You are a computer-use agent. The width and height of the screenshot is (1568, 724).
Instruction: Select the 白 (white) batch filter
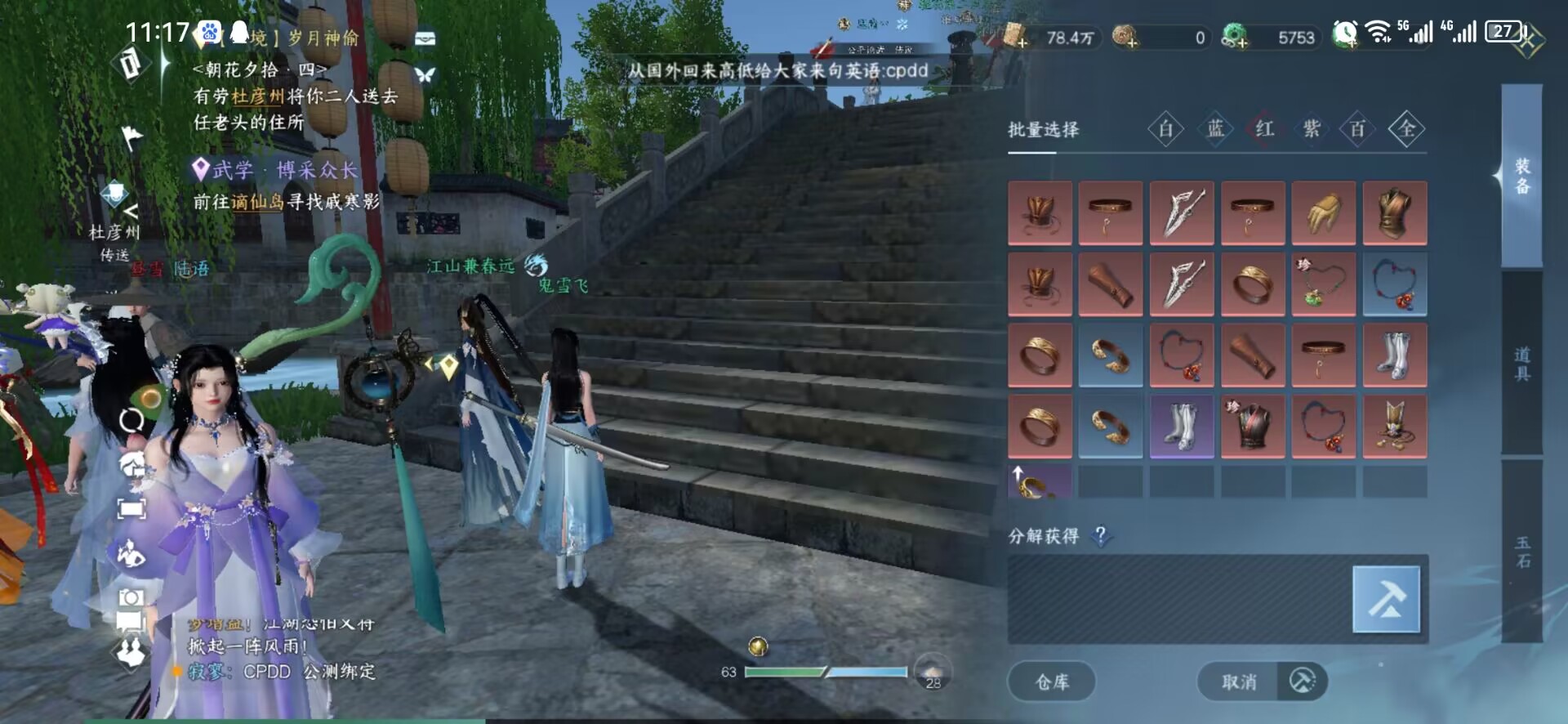[x=1165, y=129]
